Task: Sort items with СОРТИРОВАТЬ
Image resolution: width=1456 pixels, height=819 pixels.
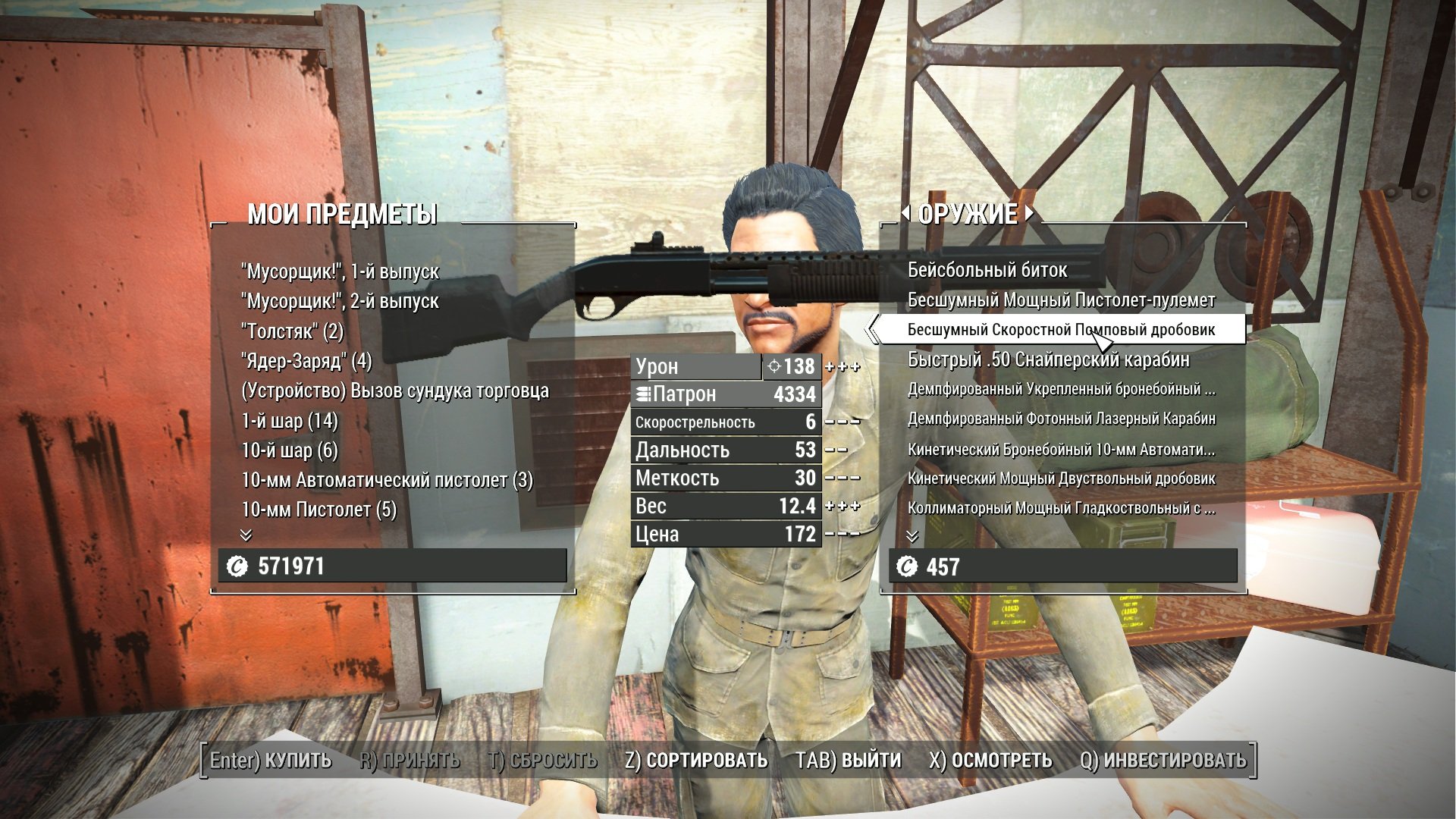Action: click(x=696, y=760)
